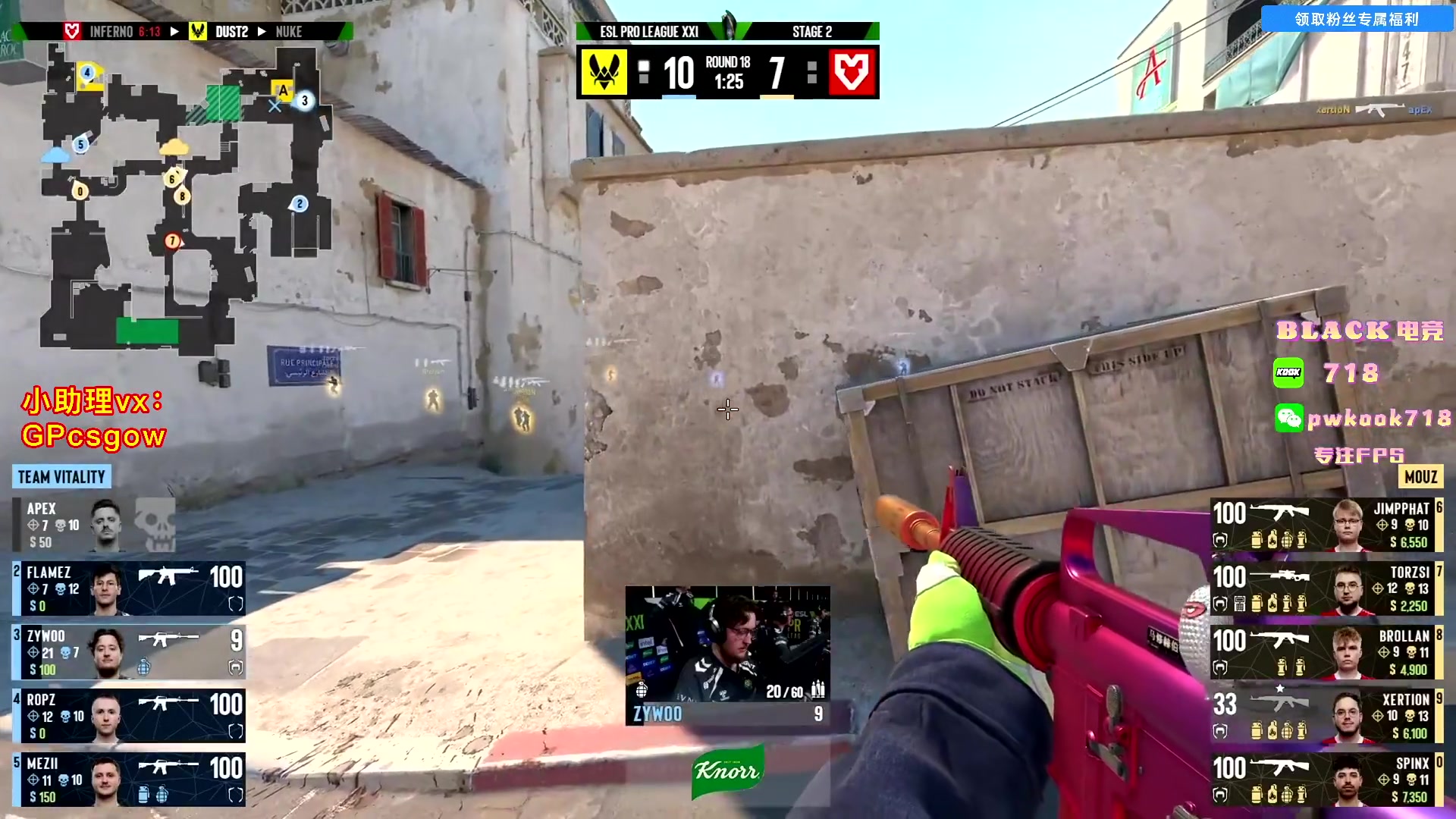The height and width of the screenshot is (819, 1456).
Task: Select the MOUZ logo on scoreboard
Action: coord(852,72)
